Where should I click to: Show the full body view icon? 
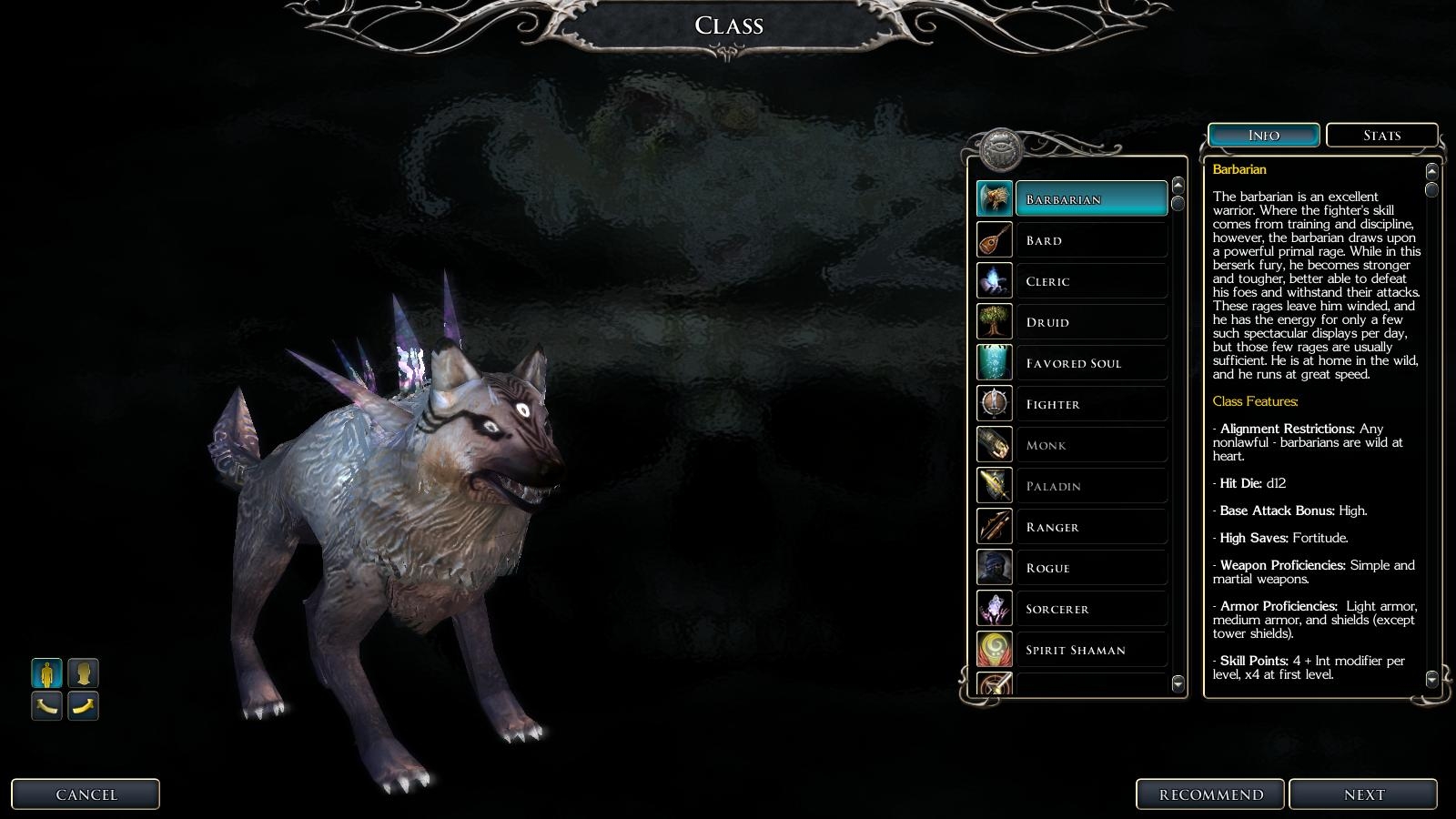tap(47, 673)
